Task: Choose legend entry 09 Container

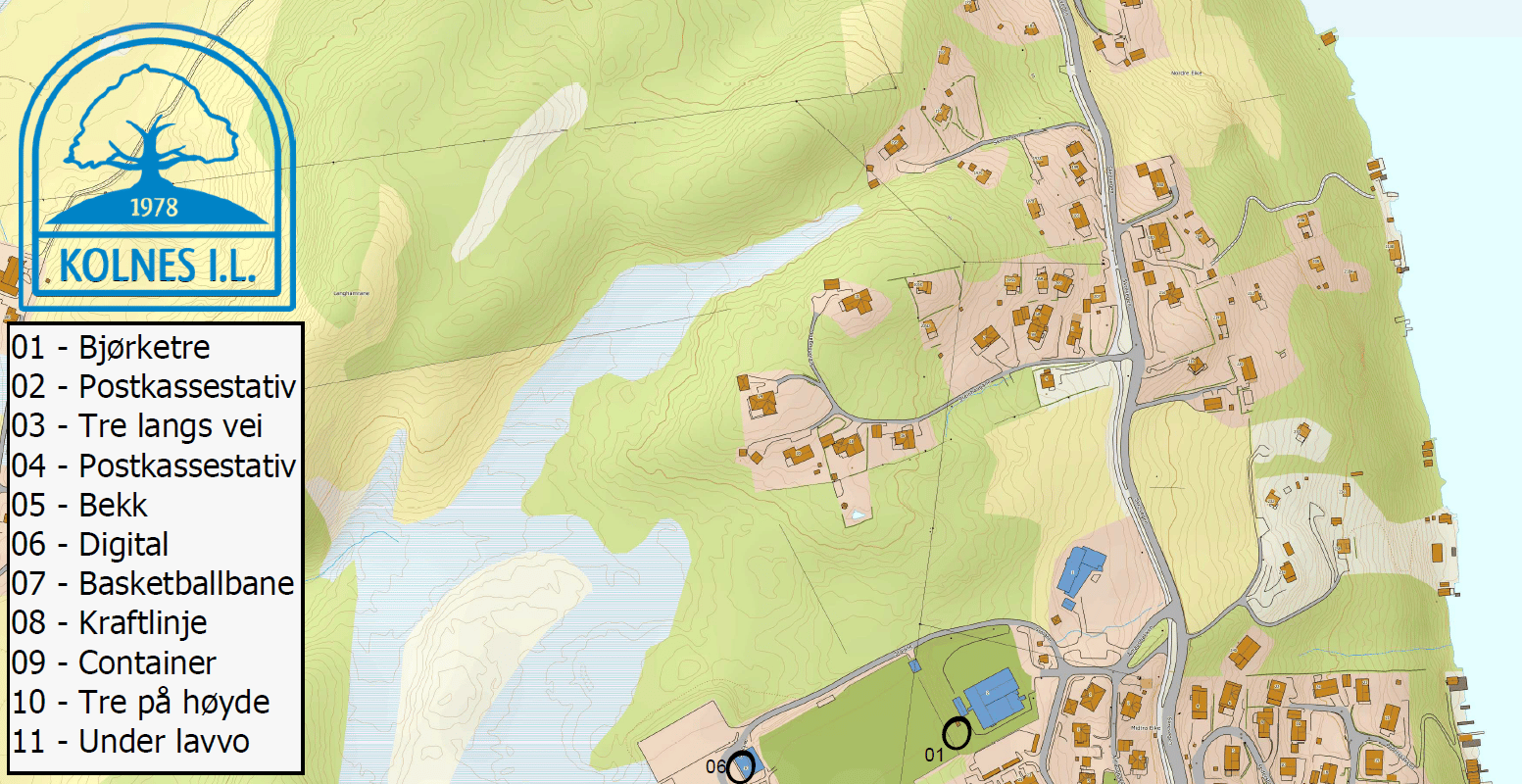Action: (114, 663)
